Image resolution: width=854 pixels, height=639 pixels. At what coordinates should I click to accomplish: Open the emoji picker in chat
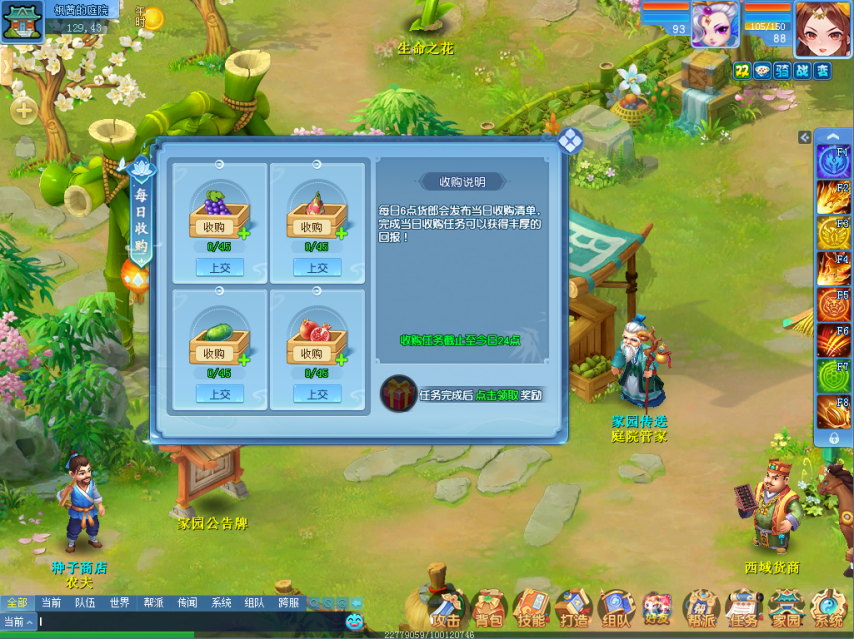pos(355,621)
